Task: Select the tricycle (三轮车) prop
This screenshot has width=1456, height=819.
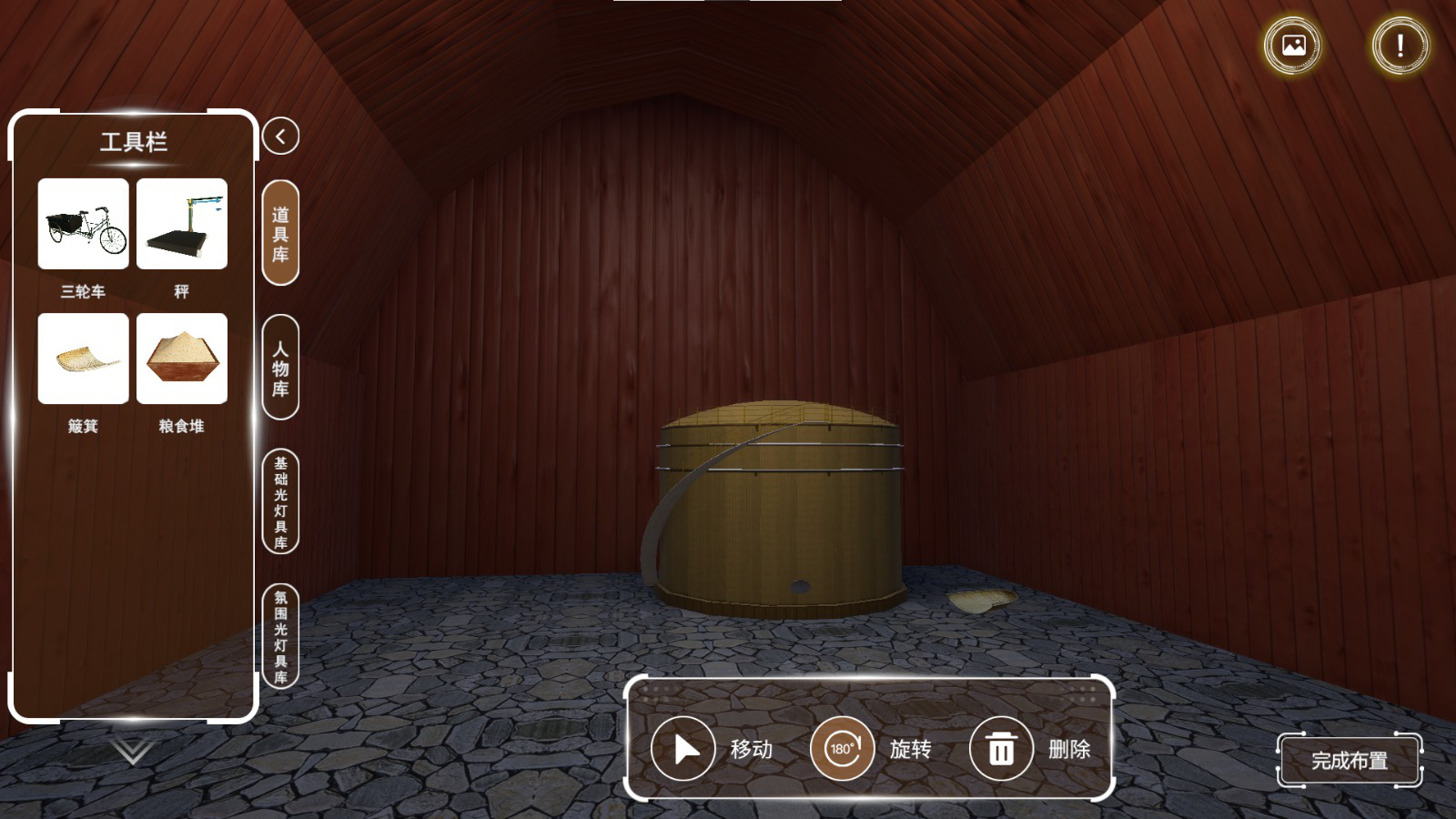Action: (83, 224)
